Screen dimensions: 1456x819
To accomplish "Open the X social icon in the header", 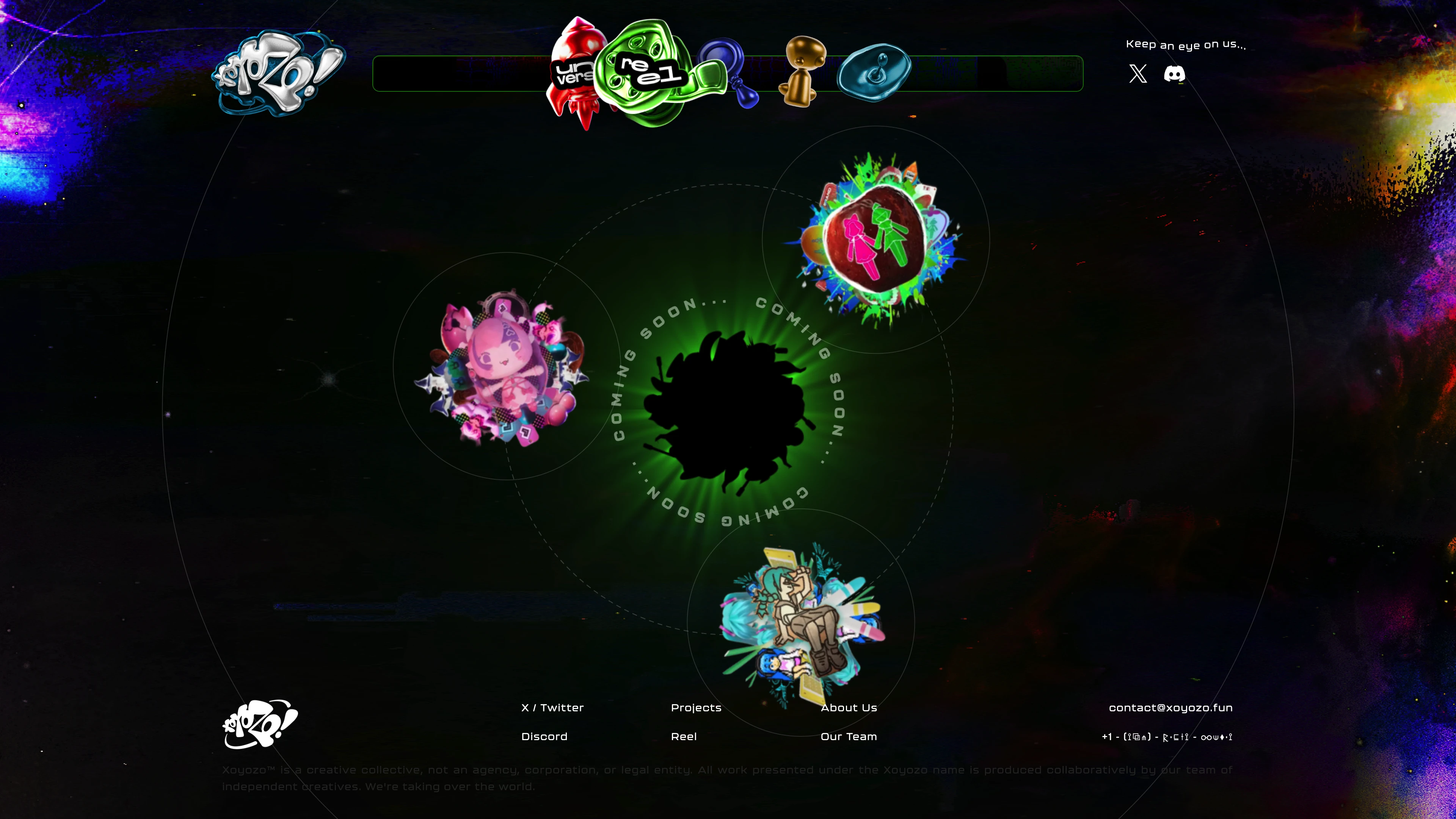I will 1138,74.
